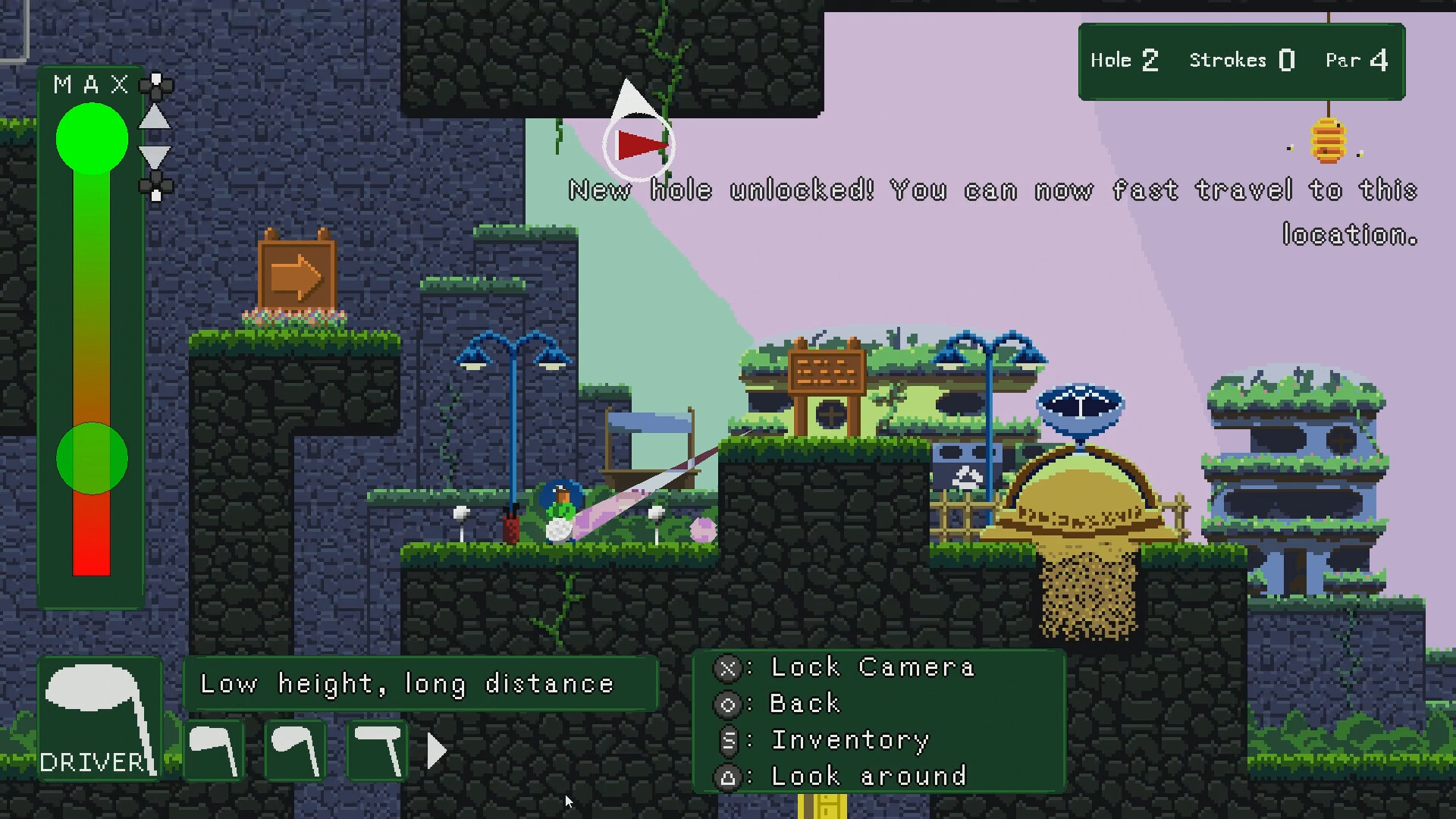Select the currently equipped DRIVER club
The image size is (1456, 819).
pyautogui.click(x=99, y=717)
